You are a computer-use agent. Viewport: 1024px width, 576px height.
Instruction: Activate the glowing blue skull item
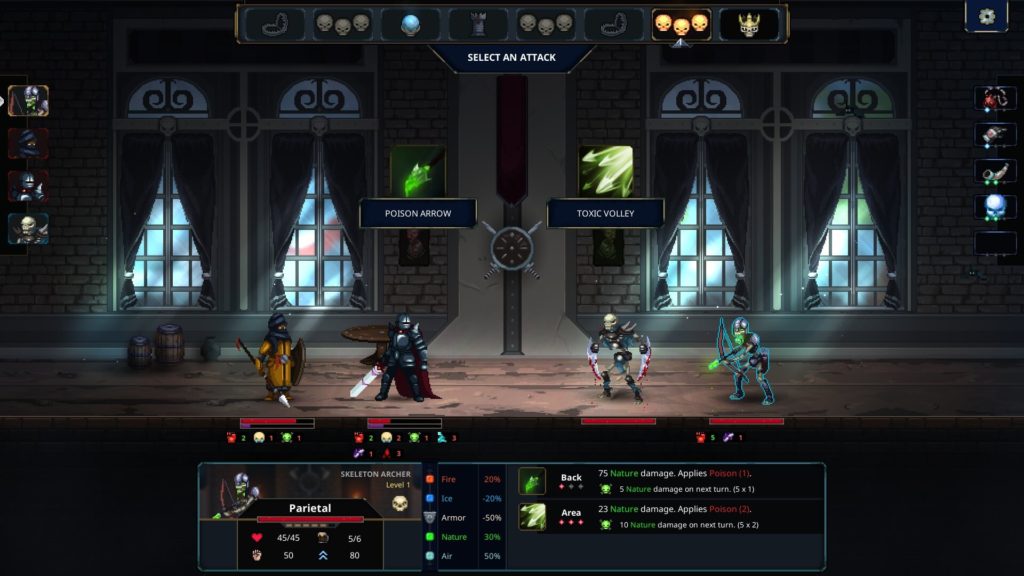coord(995,207)
